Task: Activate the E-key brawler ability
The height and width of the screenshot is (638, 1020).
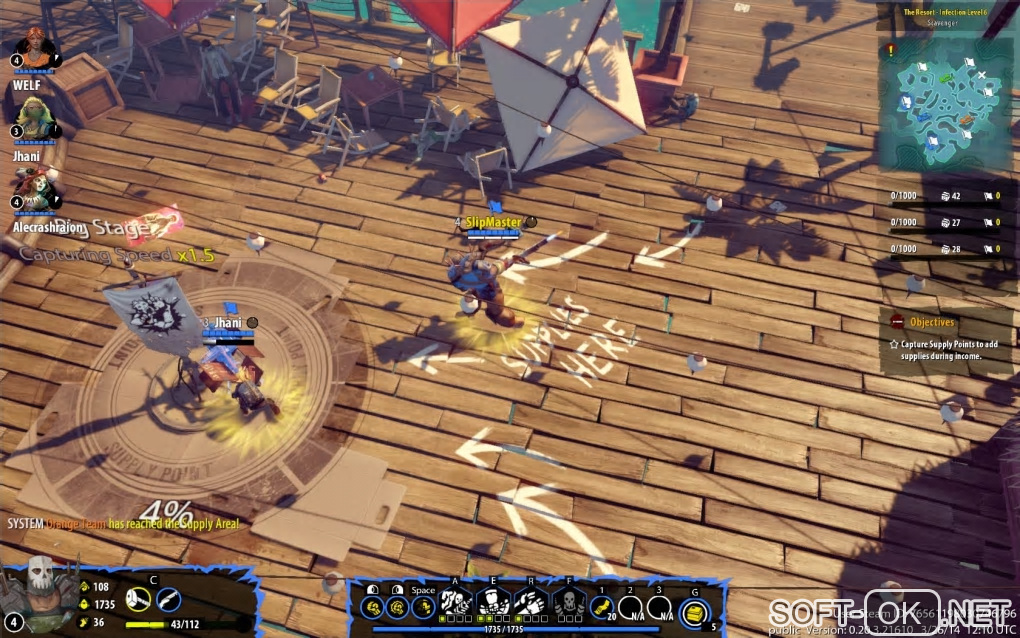Action: (492, 601)
